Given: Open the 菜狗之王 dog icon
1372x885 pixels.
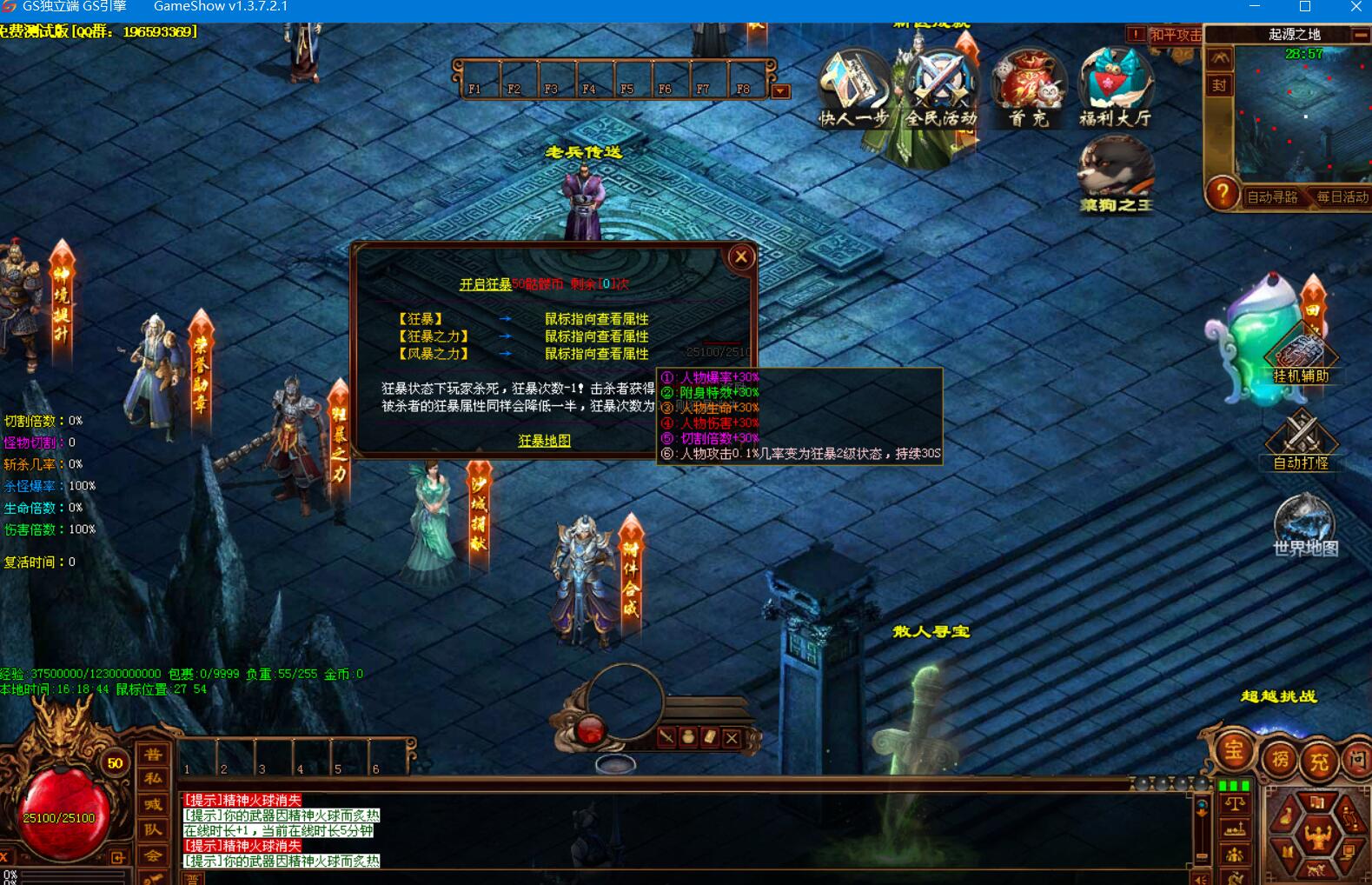Looking at the screenshot, I should [1116, 176].
